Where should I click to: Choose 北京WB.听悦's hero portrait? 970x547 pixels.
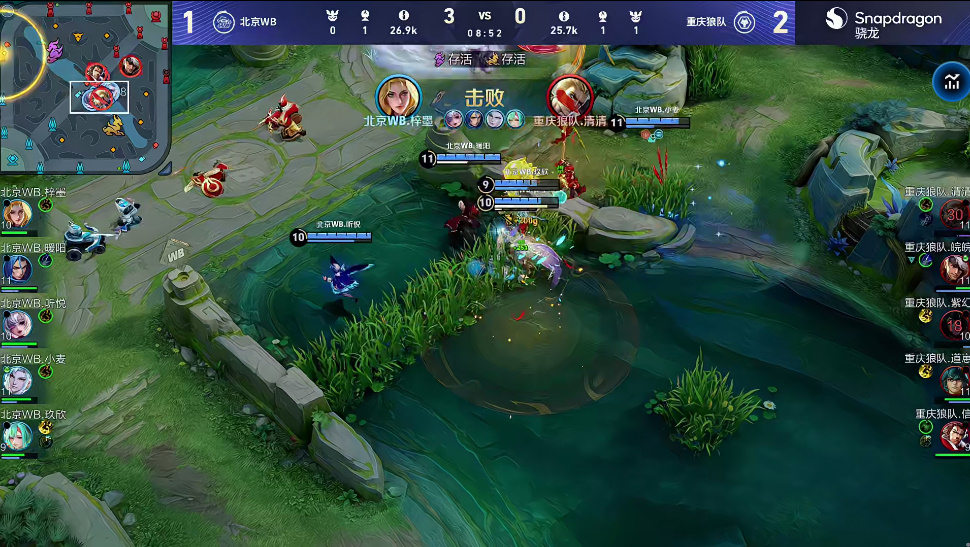[x=17, y=324]
